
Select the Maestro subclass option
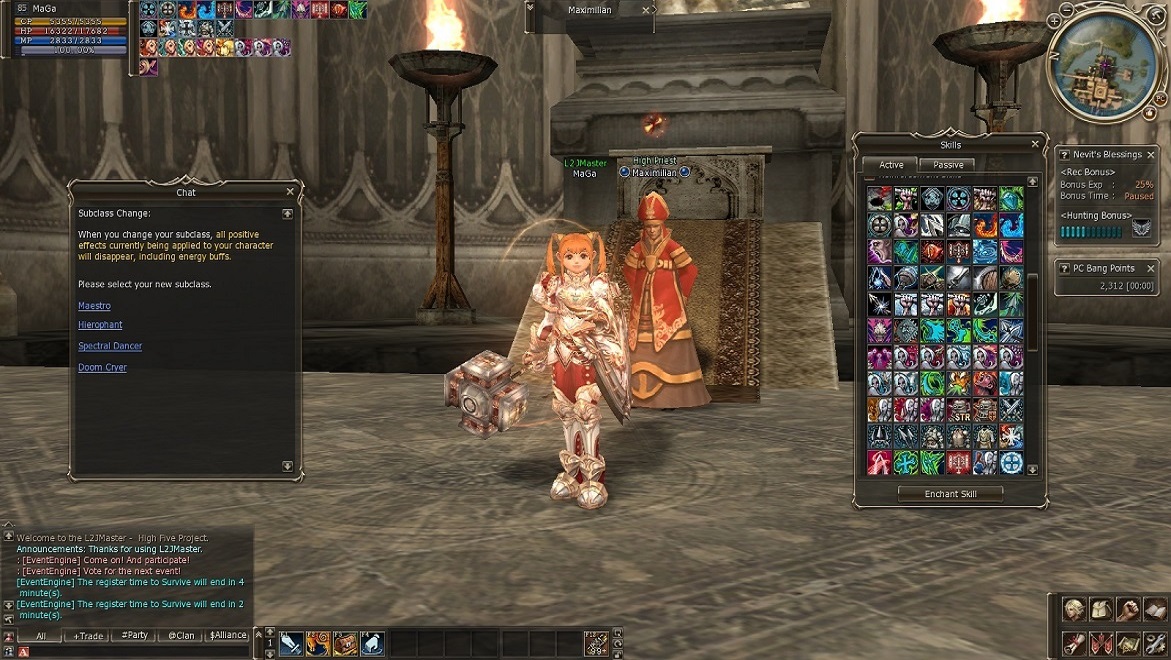coord(94,306)
